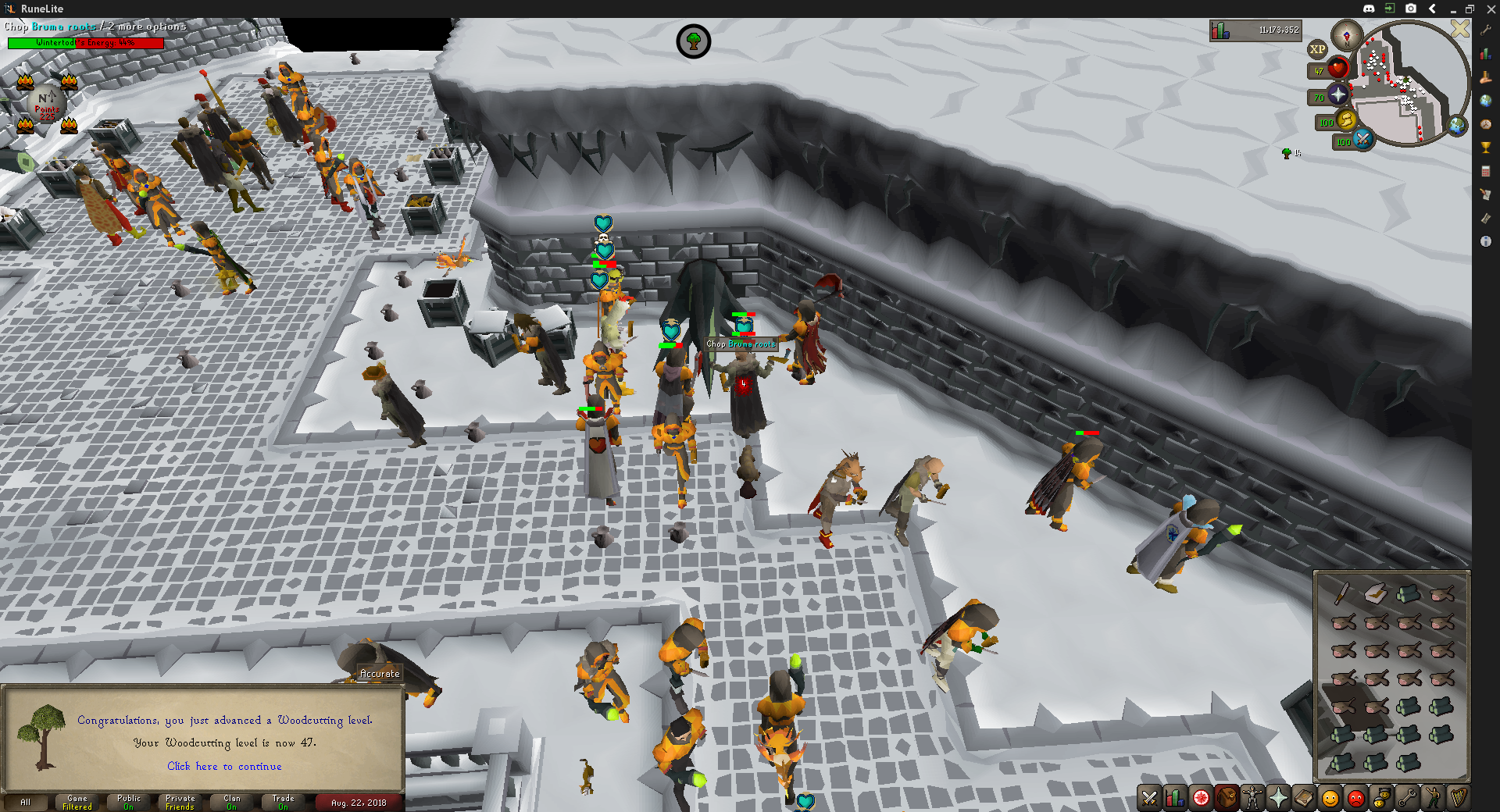Open the RuneLite configuration wrench
Image resolution: width=1500 pixels, height=812 pixels.
pos(1486,30)
